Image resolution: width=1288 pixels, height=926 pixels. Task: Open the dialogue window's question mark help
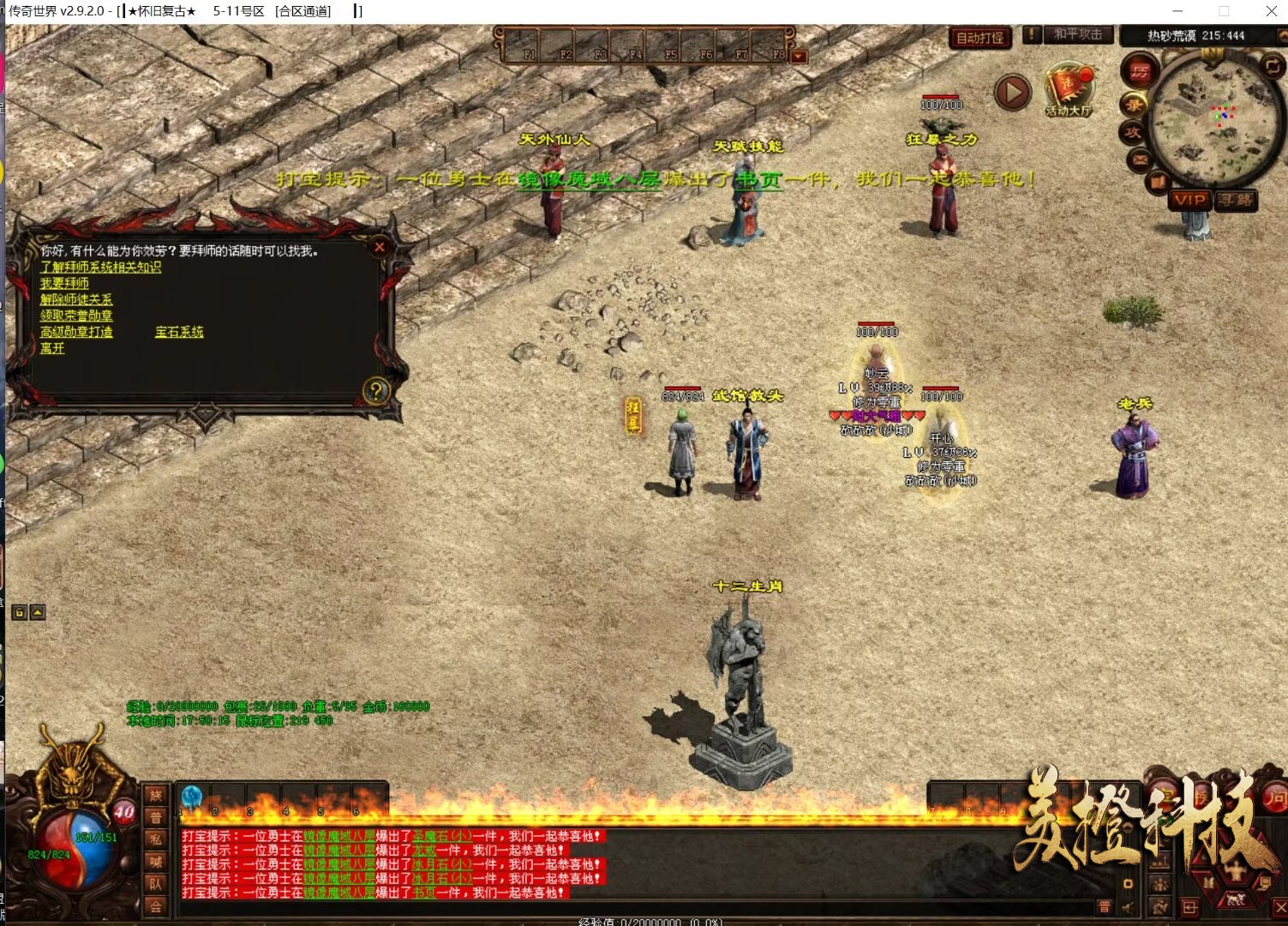(x=375, y=391)
